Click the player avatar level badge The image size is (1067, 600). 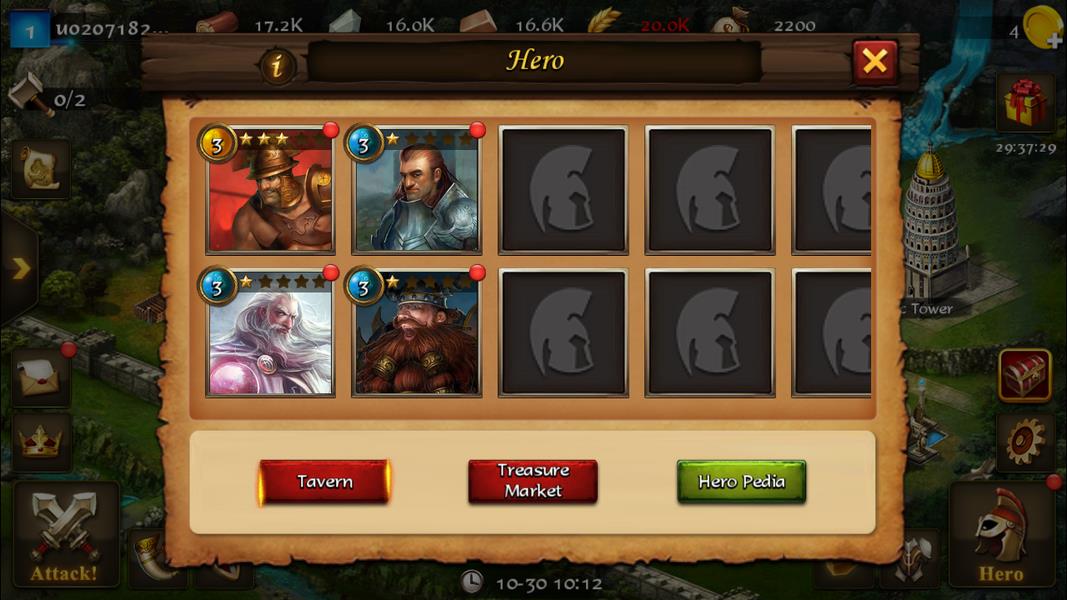(x=30, y=29)
